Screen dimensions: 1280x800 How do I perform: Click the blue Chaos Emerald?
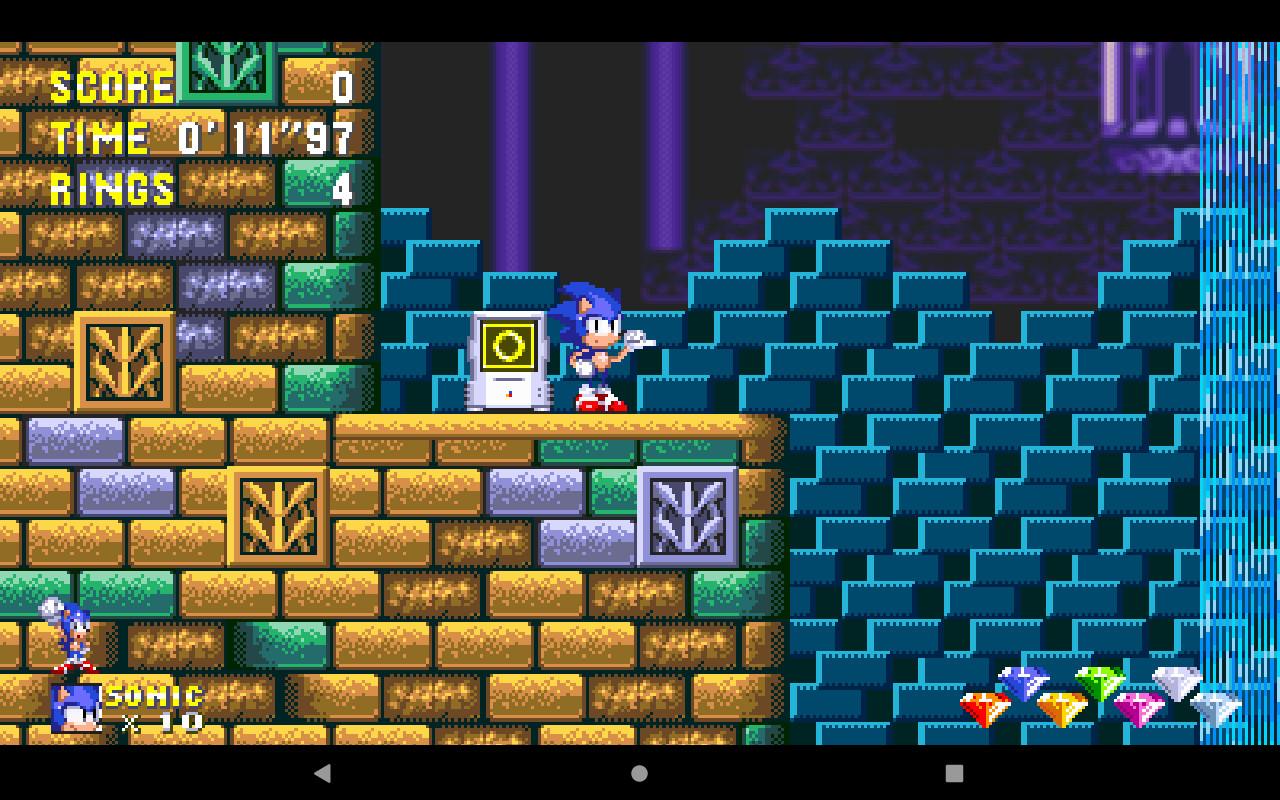(x=1022, y=685)
